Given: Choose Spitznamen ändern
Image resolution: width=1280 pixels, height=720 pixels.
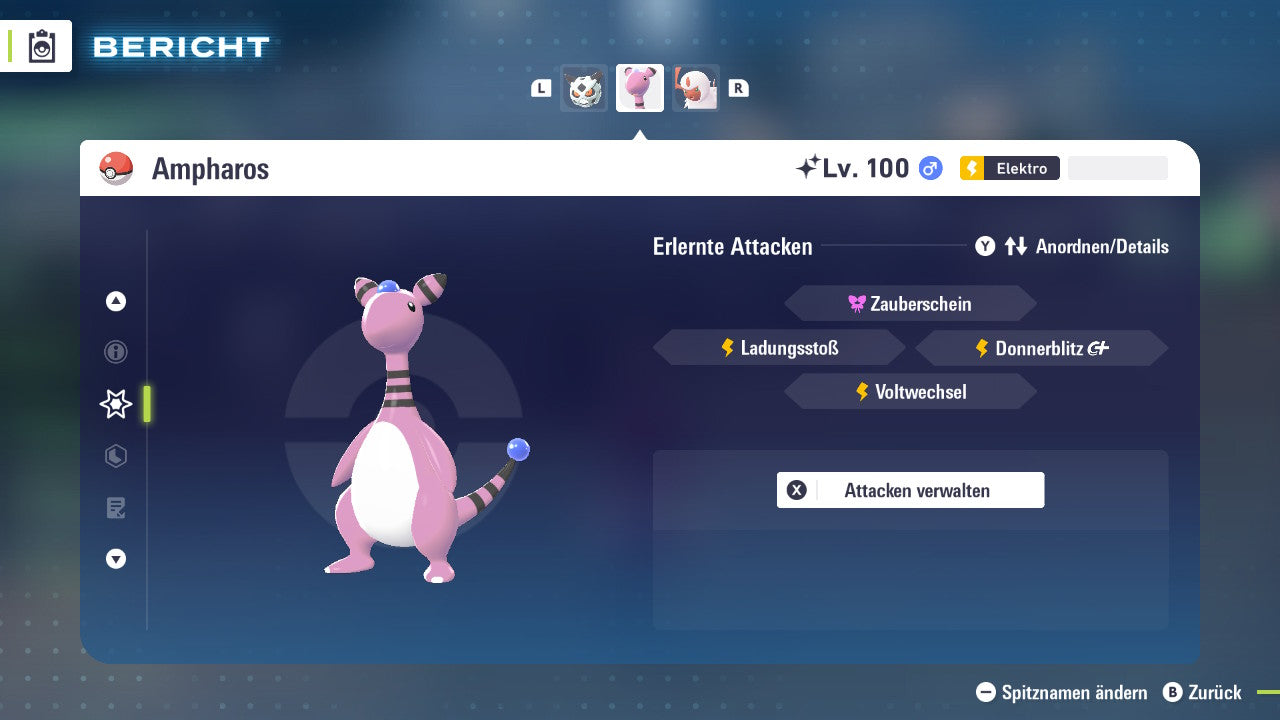Looking at the screenshot, I should coord(1062,692).
